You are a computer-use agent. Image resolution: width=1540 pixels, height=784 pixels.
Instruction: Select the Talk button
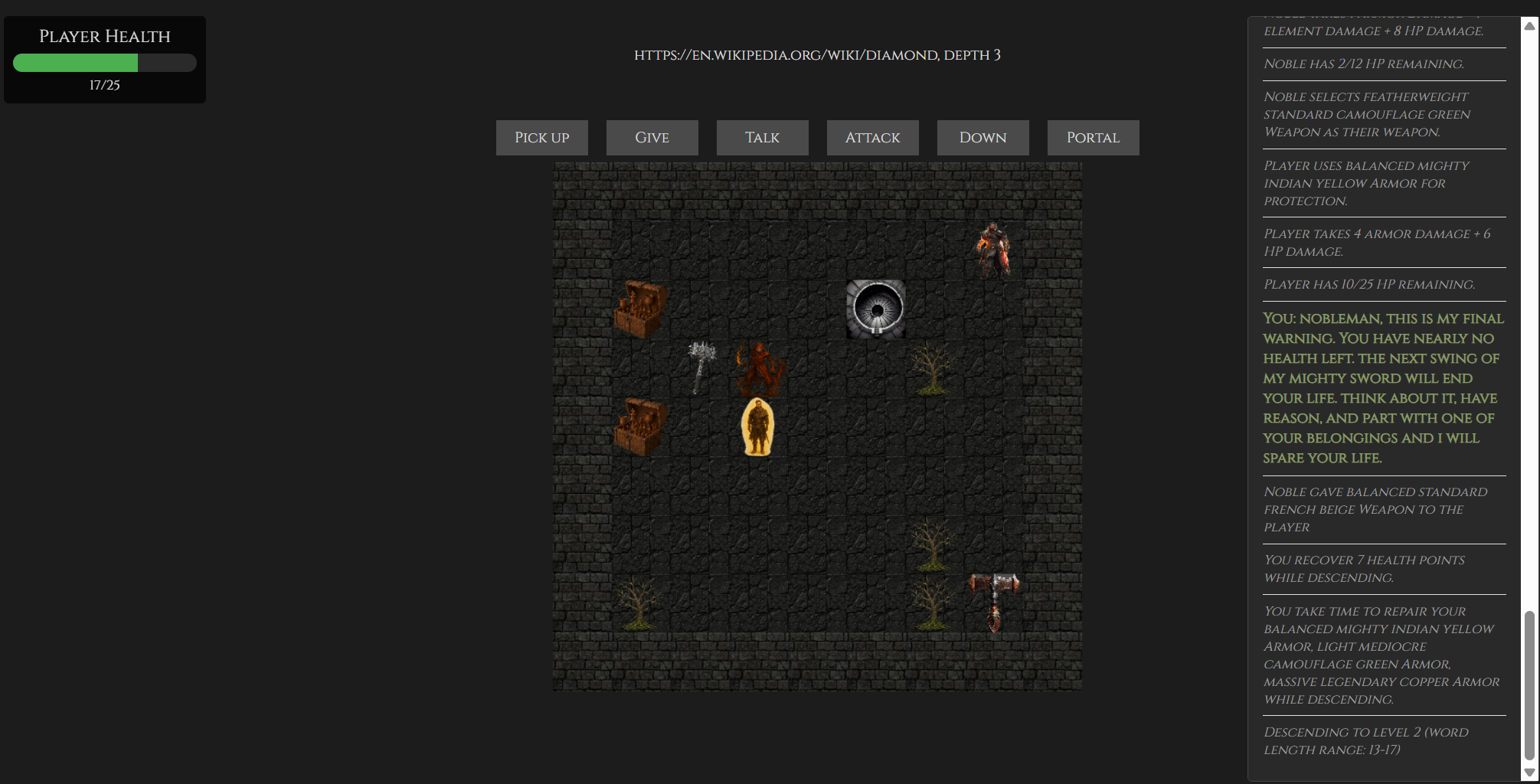[762, 138]
